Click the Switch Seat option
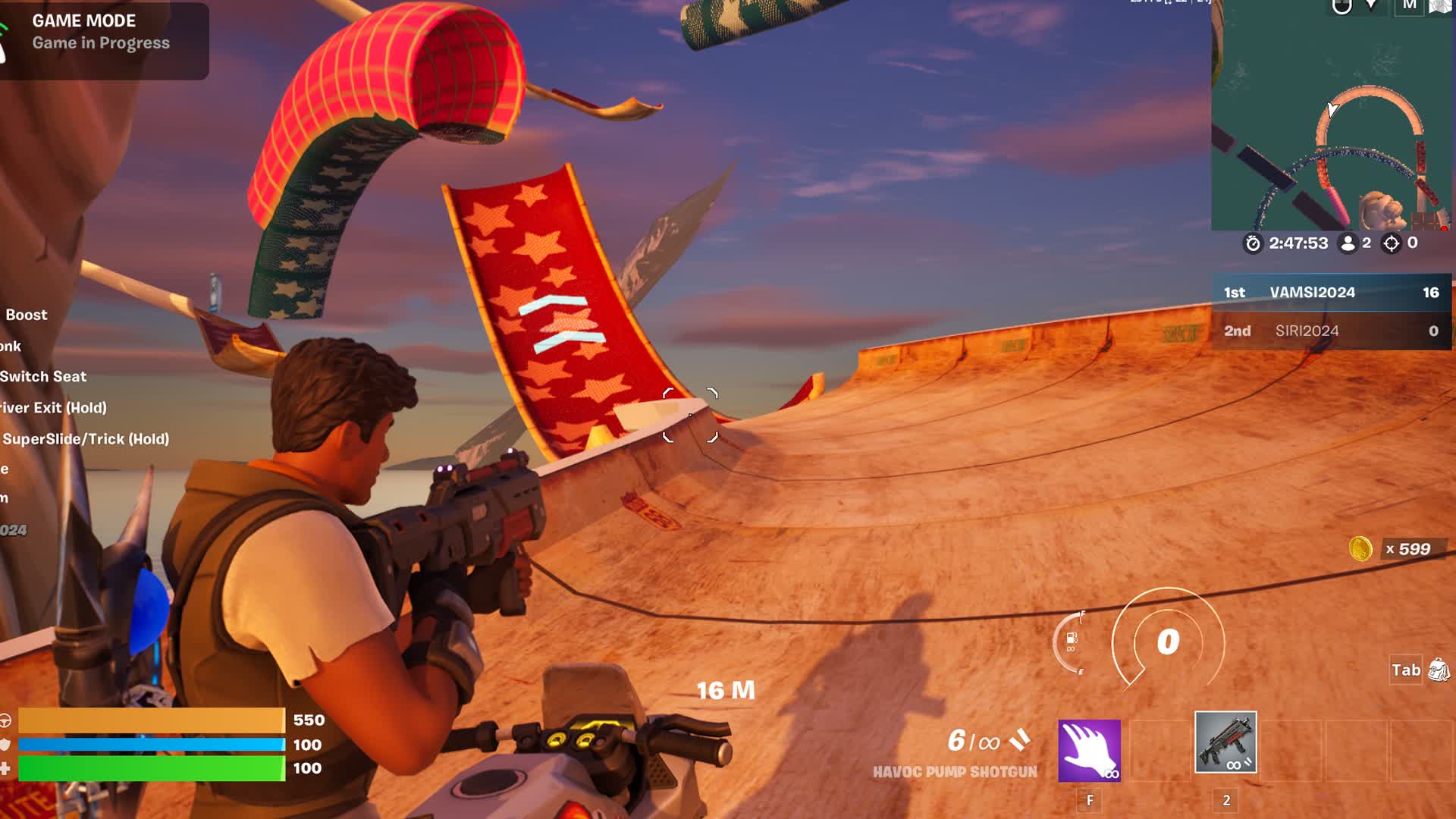1456x819 pixels. pyautogui.click(x=42, y=376)
